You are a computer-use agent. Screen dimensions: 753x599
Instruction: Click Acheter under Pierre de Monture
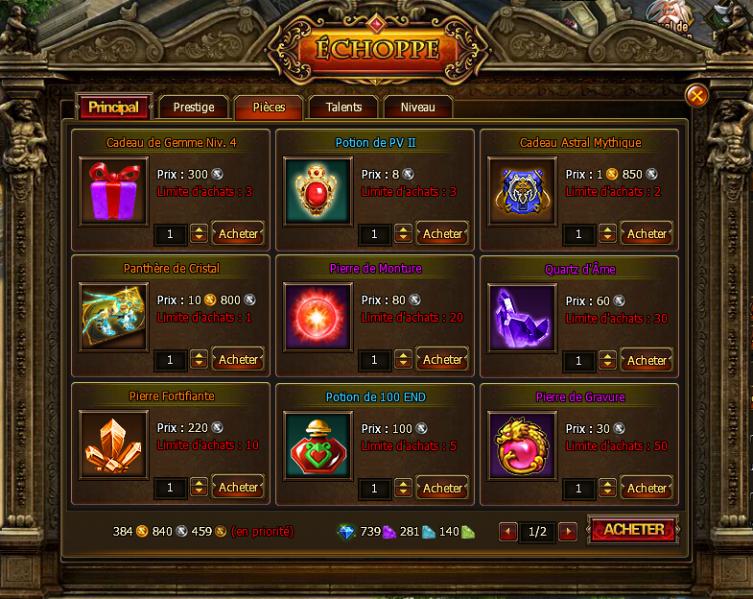click(x=442, y=360)
